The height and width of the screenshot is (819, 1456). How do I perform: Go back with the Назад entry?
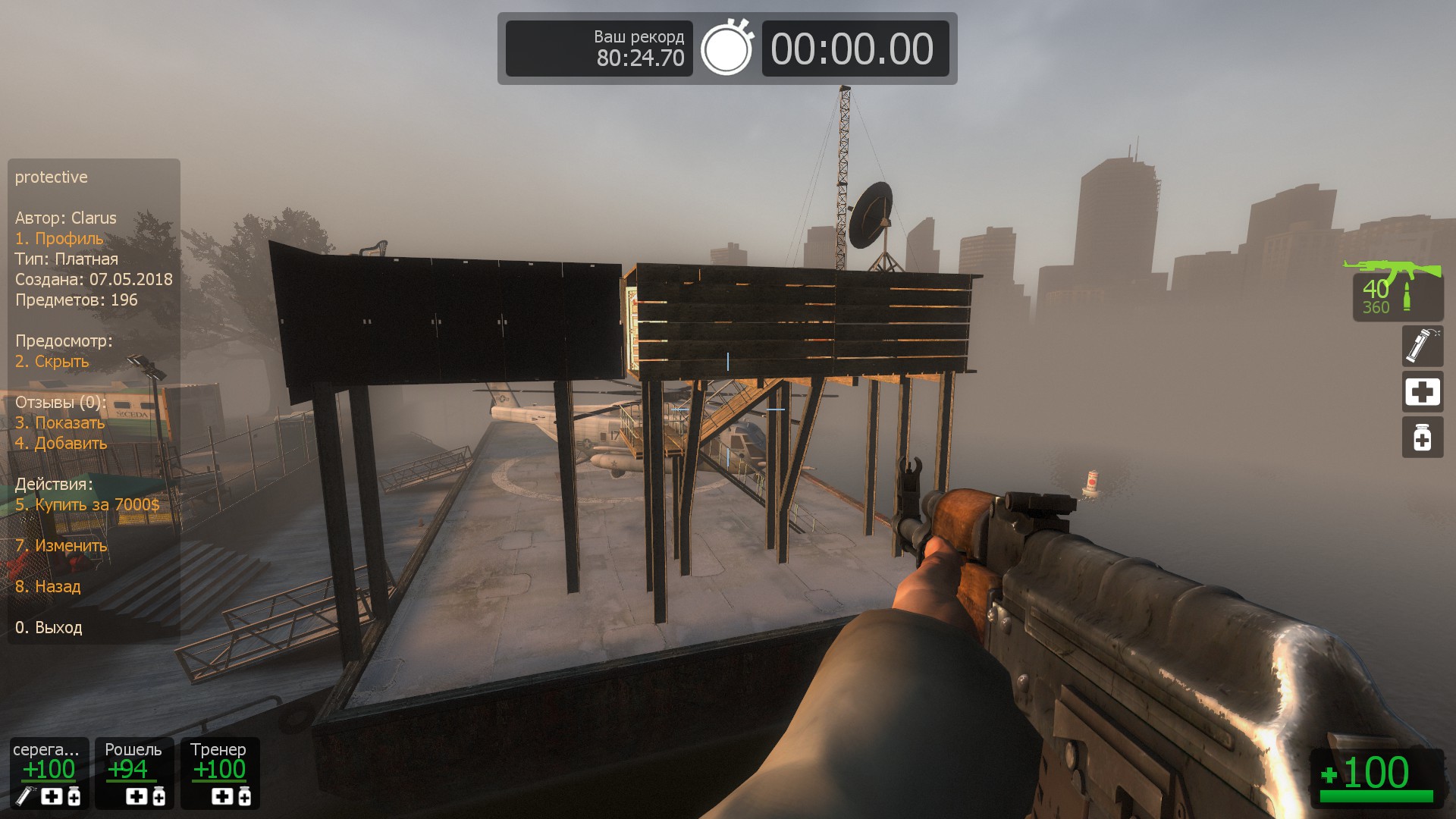[48, 587]
